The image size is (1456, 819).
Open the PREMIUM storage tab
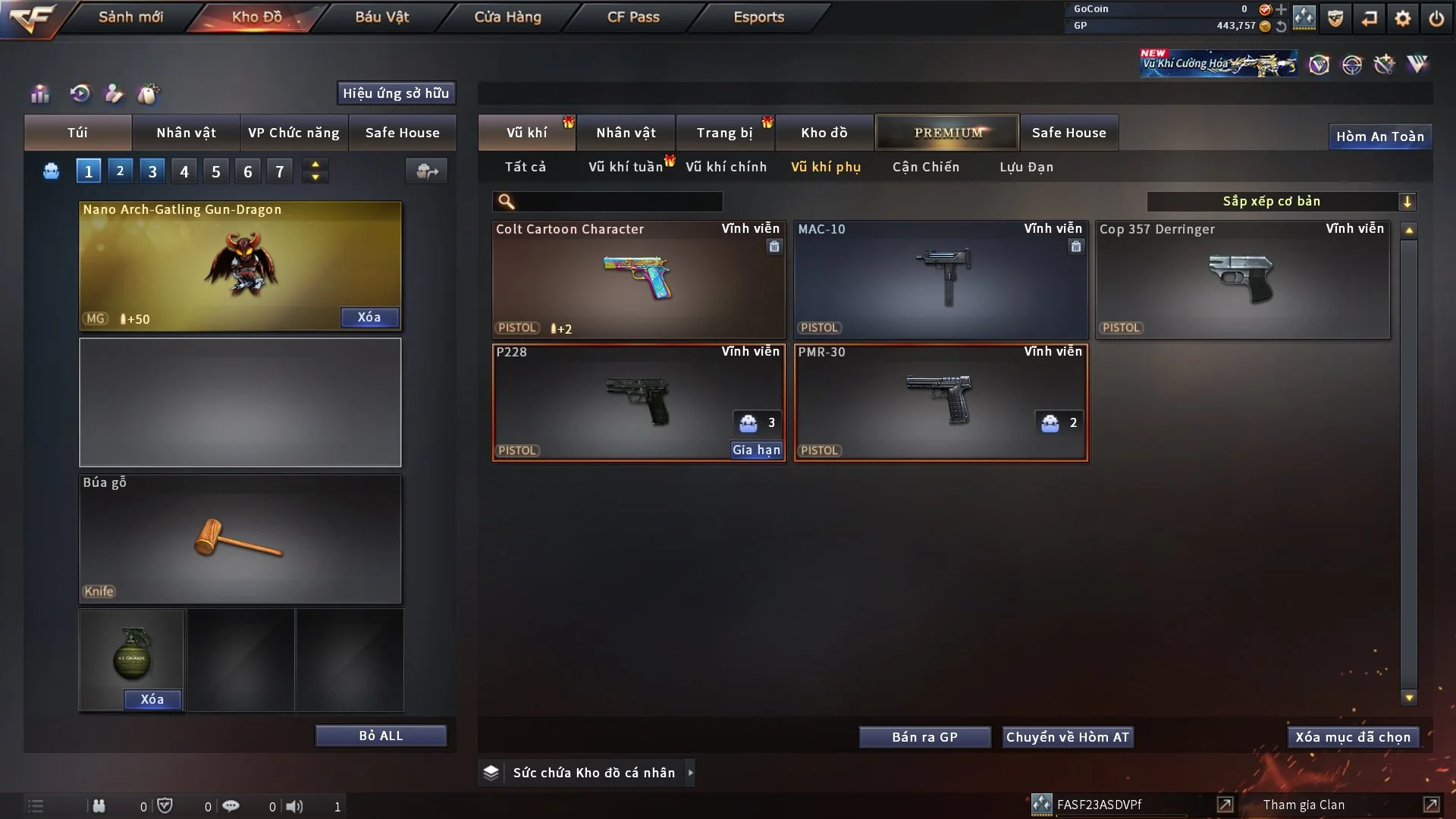(948, 133)
